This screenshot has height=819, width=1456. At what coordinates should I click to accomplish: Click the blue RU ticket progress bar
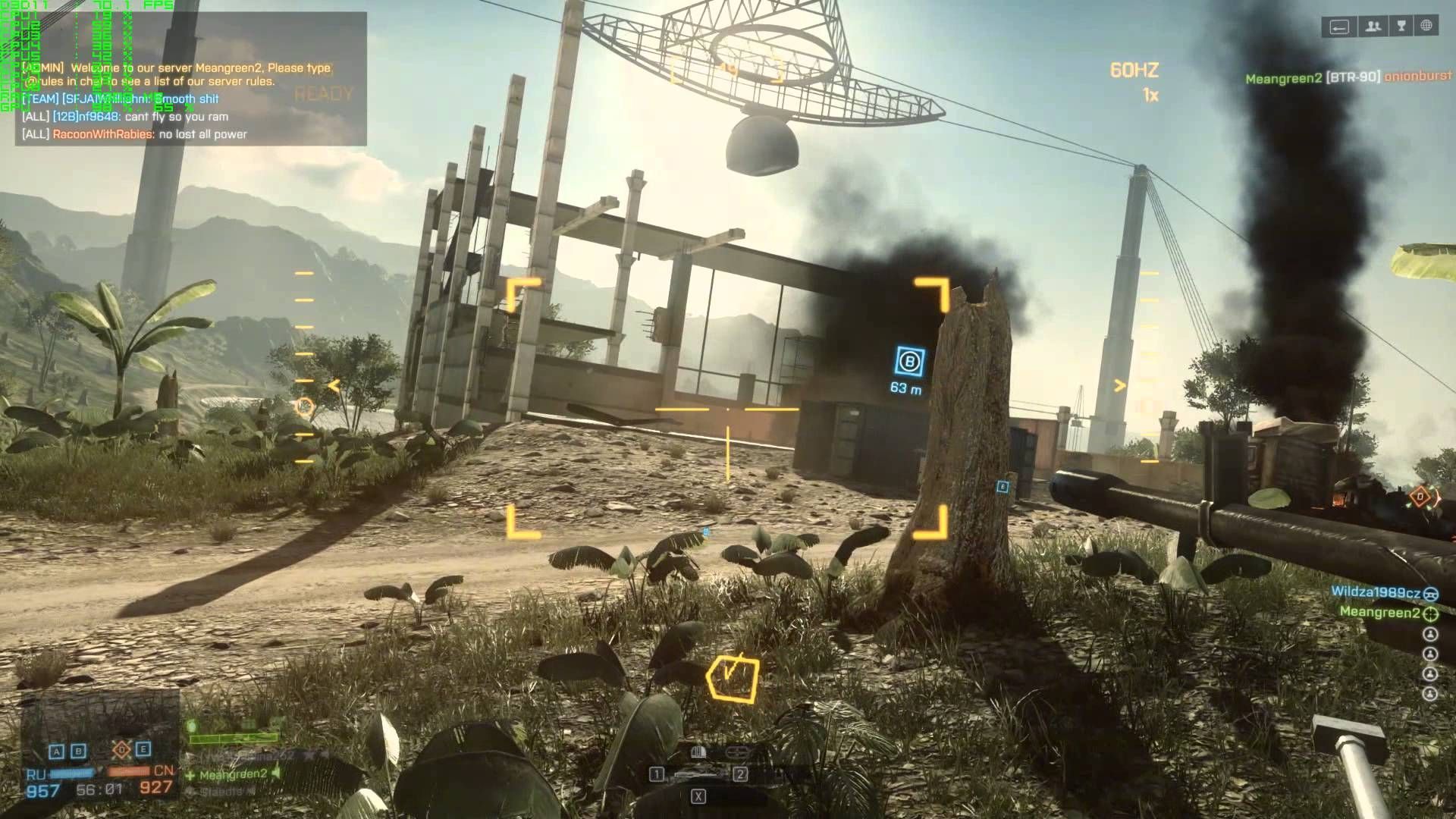pos(72,773)
